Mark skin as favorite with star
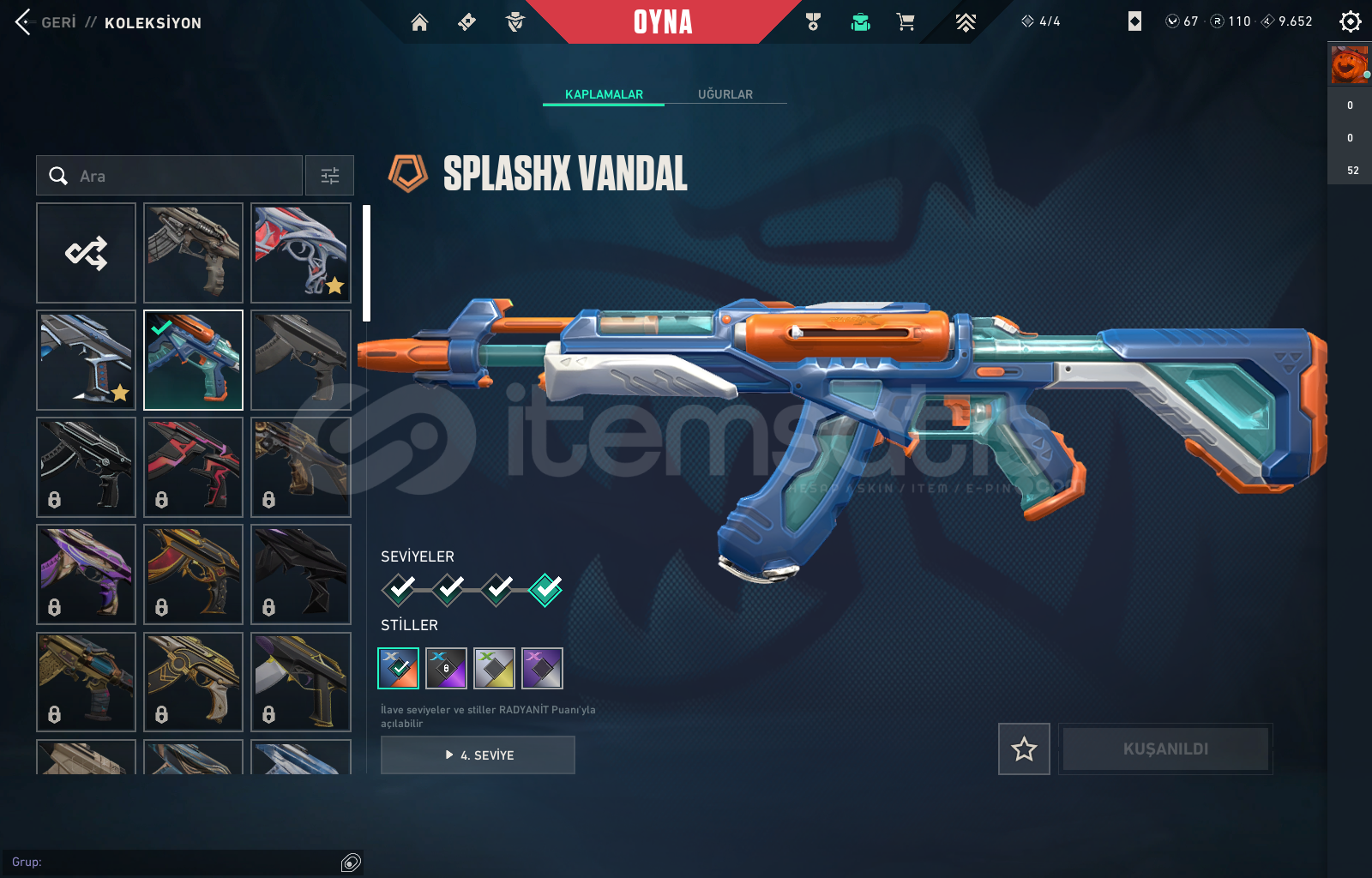This screenshot has width=1372, height=878. click(1024, 749)
